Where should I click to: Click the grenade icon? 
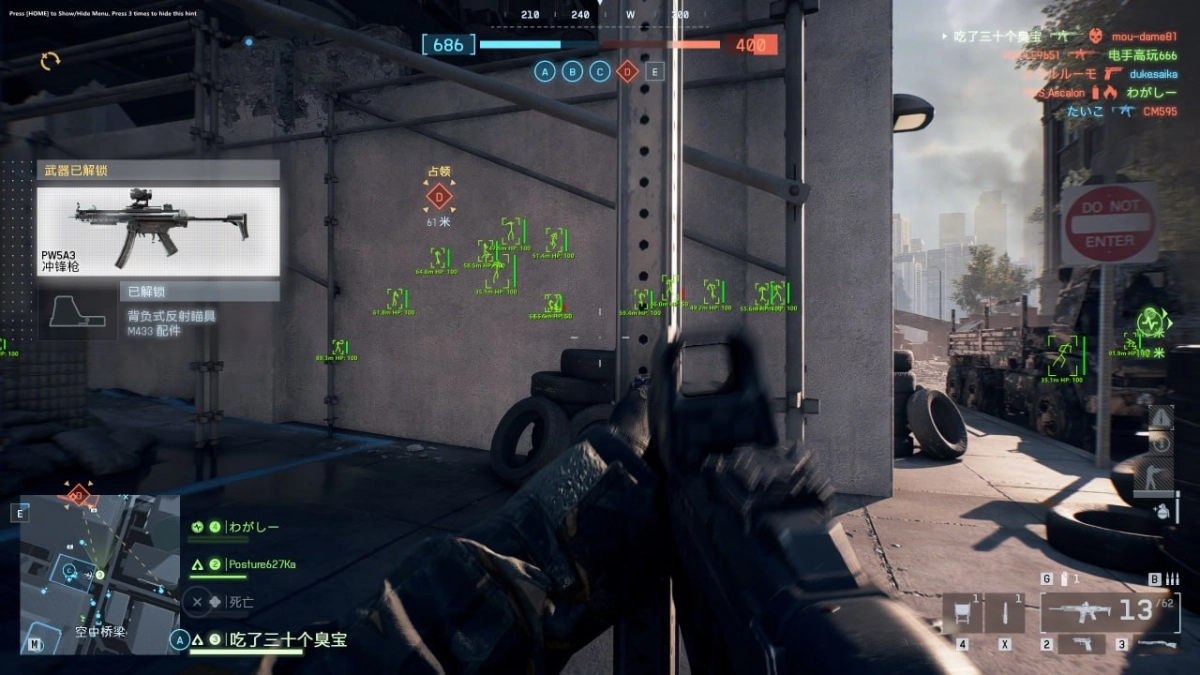pos(1161,510)
